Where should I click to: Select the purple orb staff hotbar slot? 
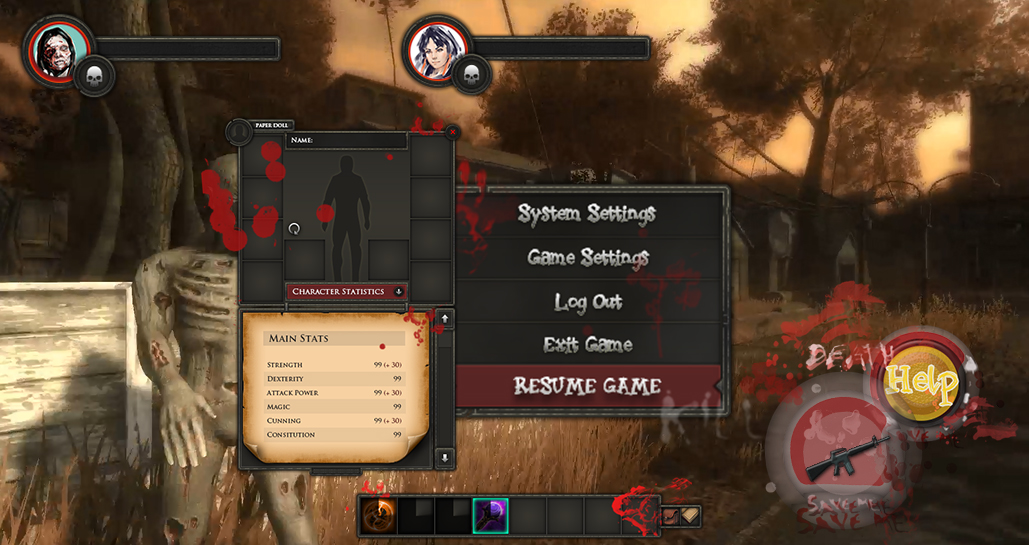[x=490, y=515]
